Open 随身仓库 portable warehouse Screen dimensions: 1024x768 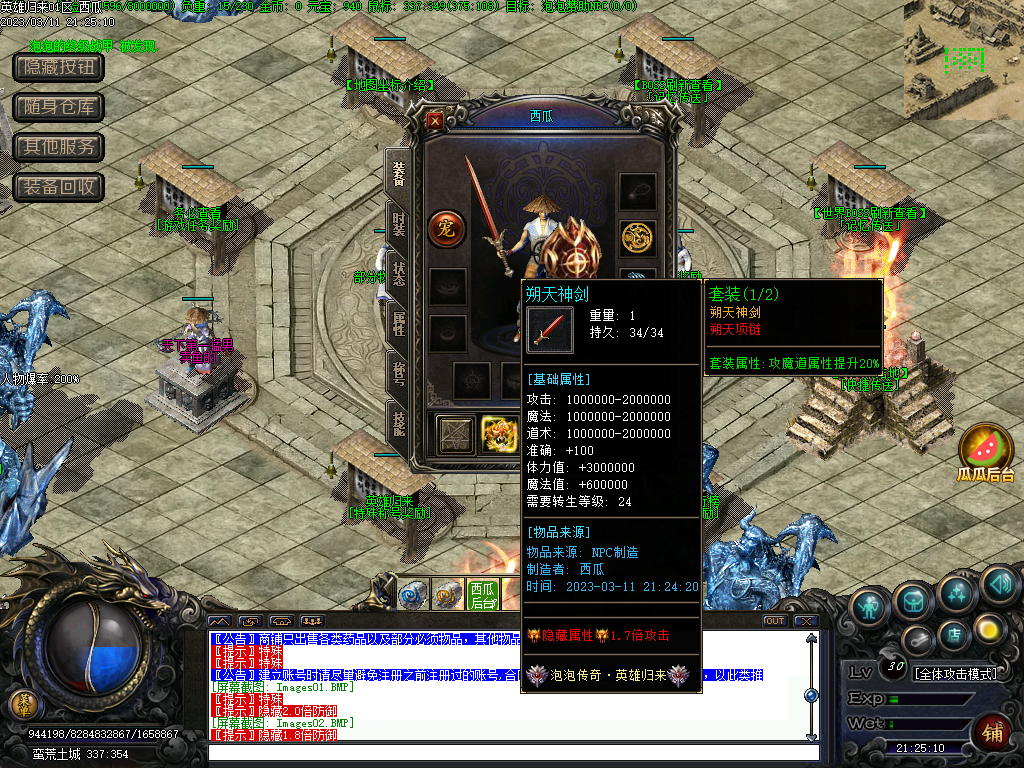click(x=59, y=107)
